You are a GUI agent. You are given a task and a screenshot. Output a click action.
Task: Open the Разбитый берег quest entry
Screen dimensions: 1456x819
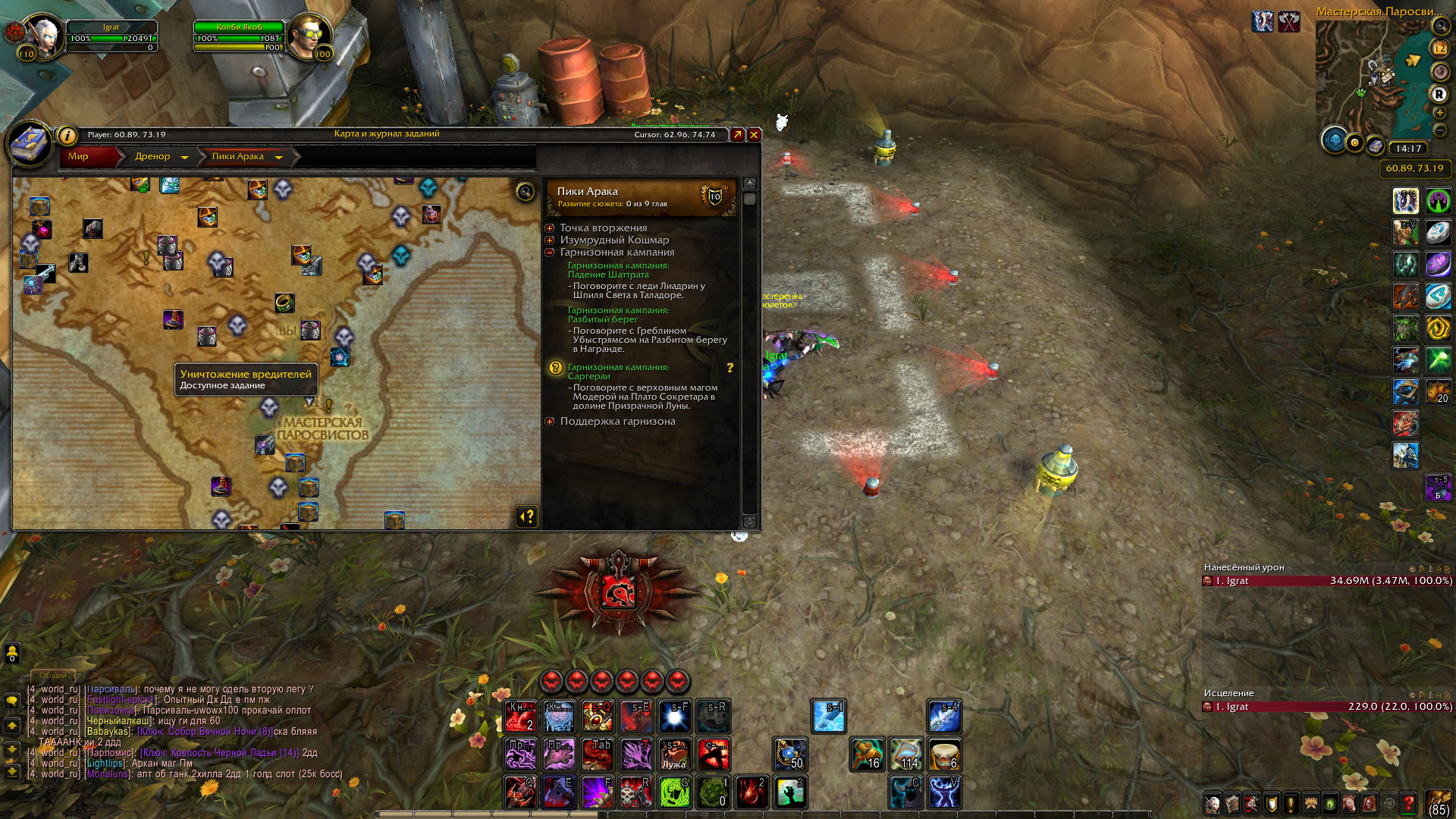point(618,315)
